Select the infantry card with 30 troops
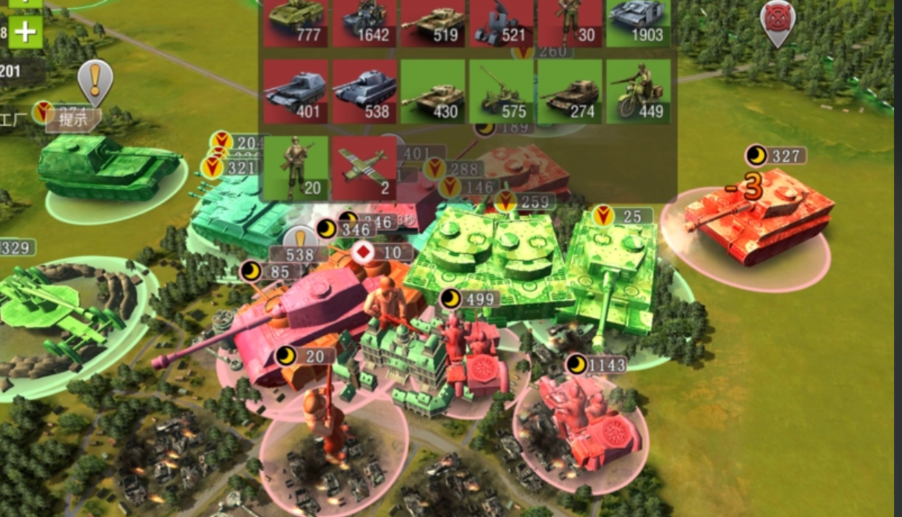 point(569,22)
